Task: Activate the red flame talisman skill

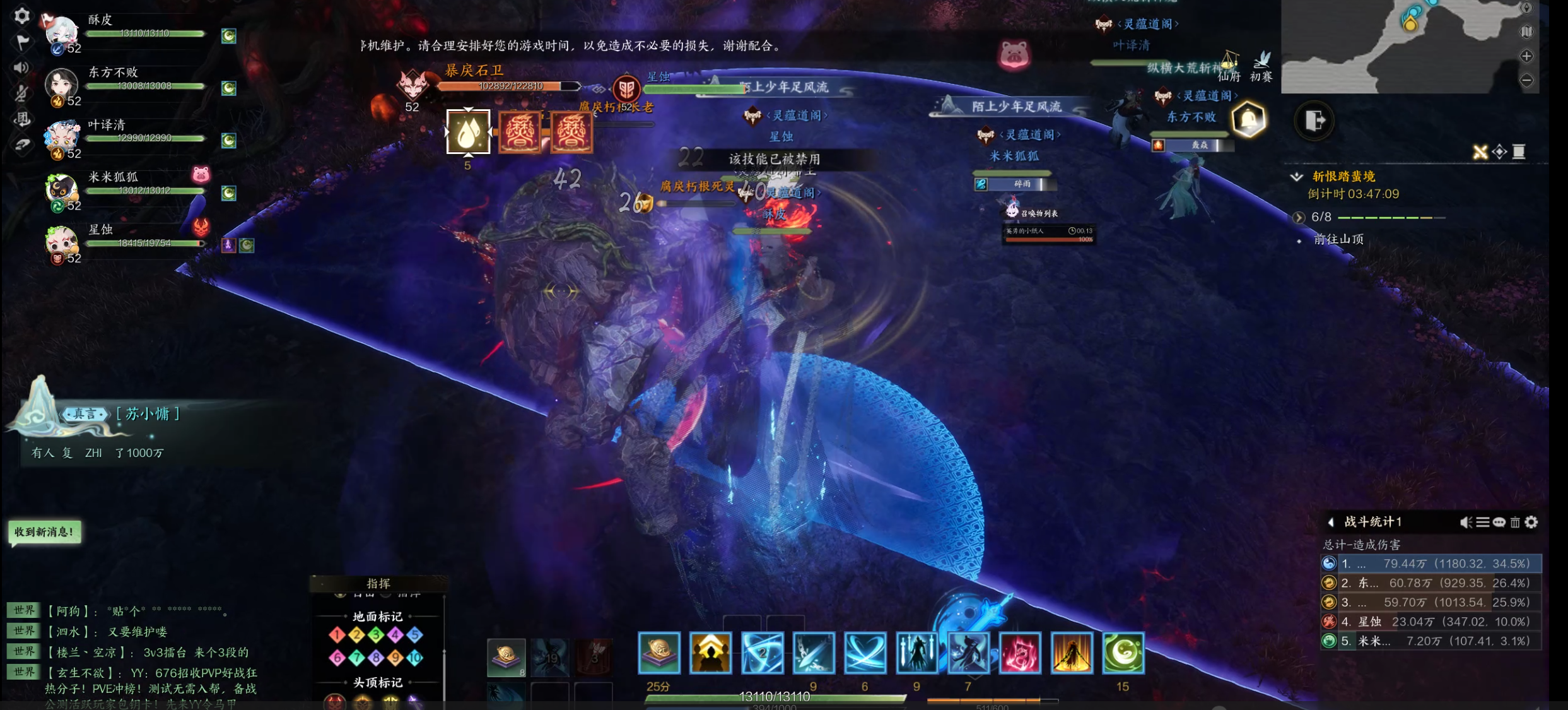Action: [x=1019, y=653]
